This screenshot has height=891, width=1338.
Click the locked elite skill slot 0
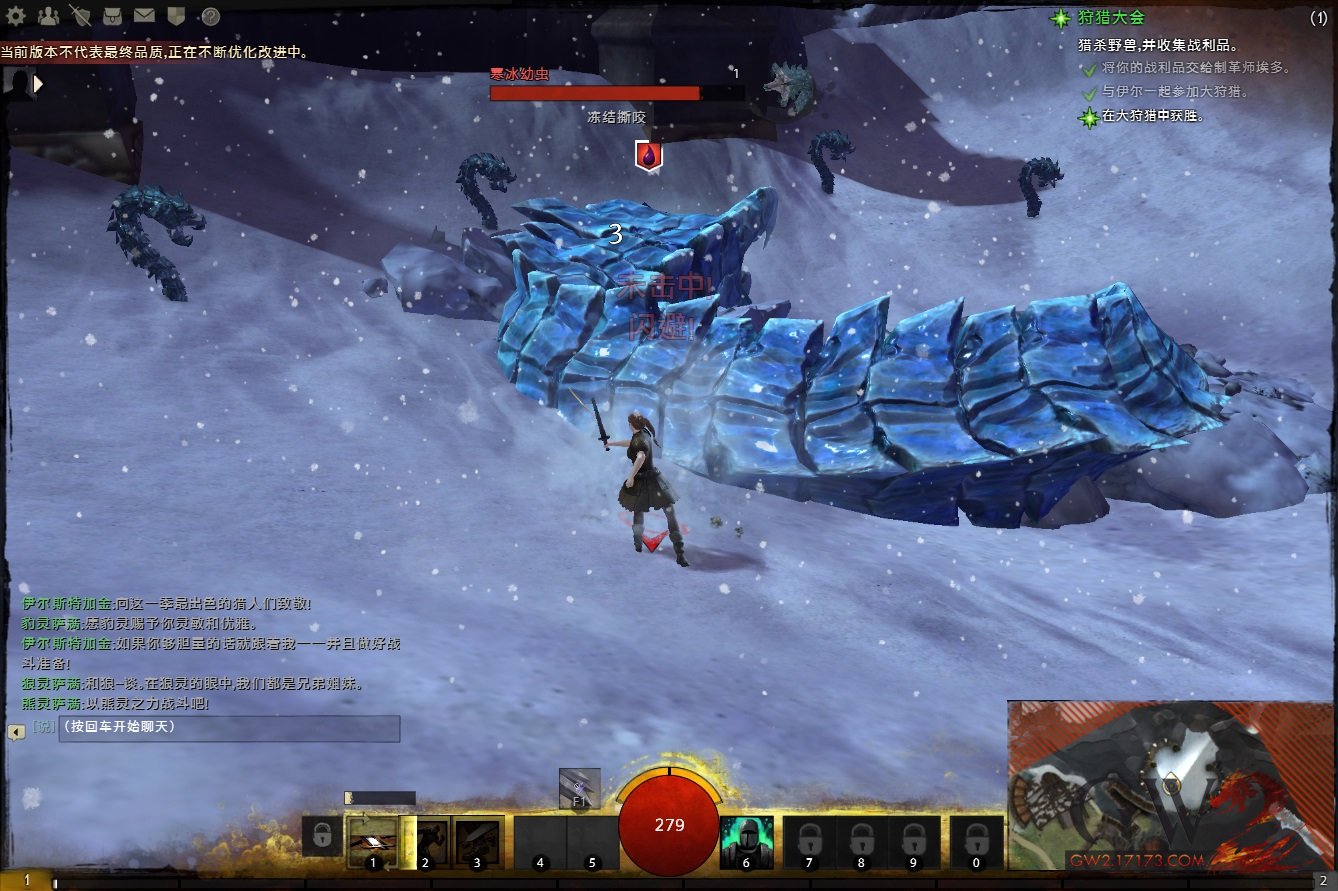[x=976, y=841]
